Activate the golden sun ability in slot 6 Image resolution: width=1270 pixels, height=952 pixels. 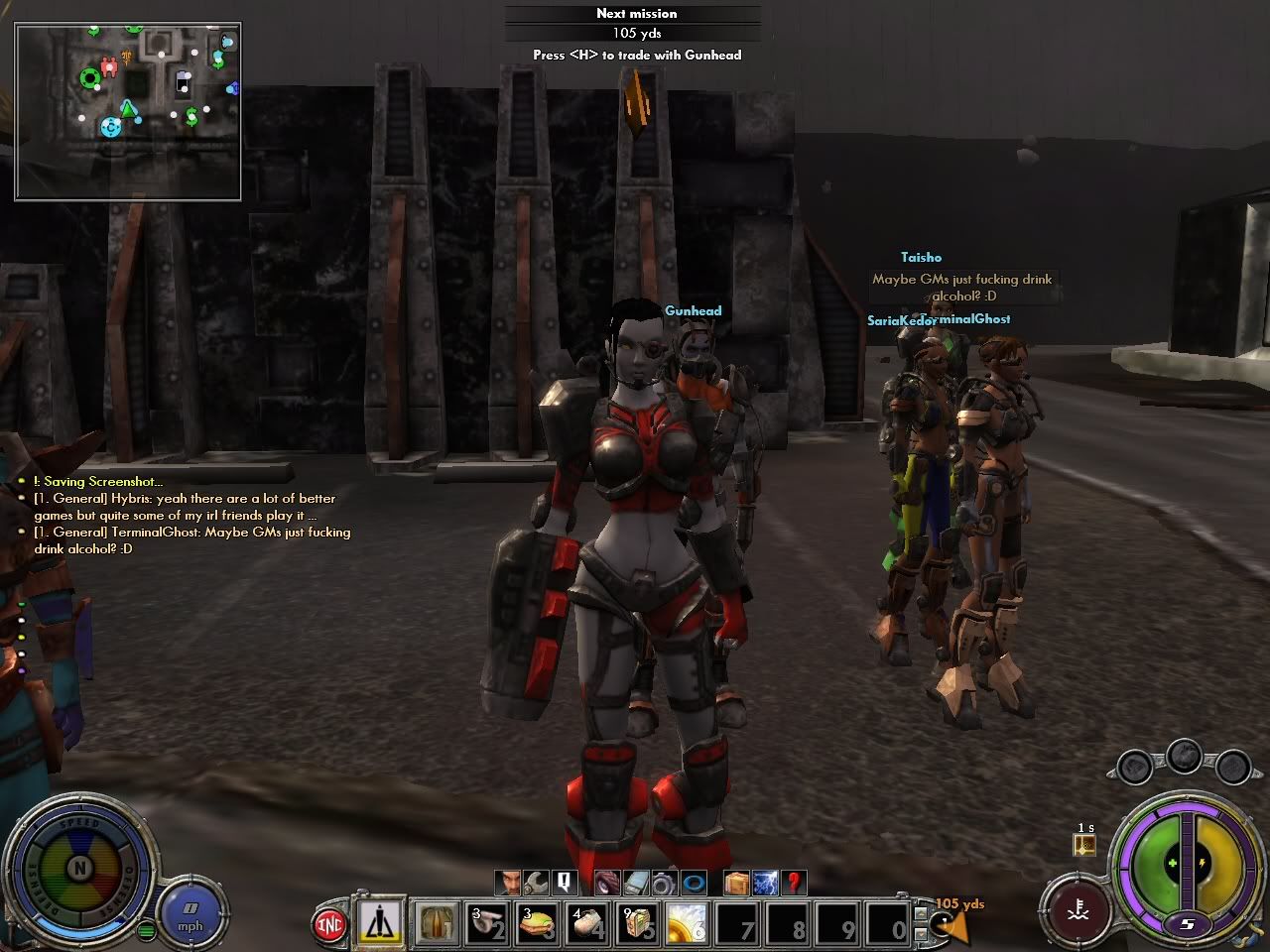click(687, 924)
